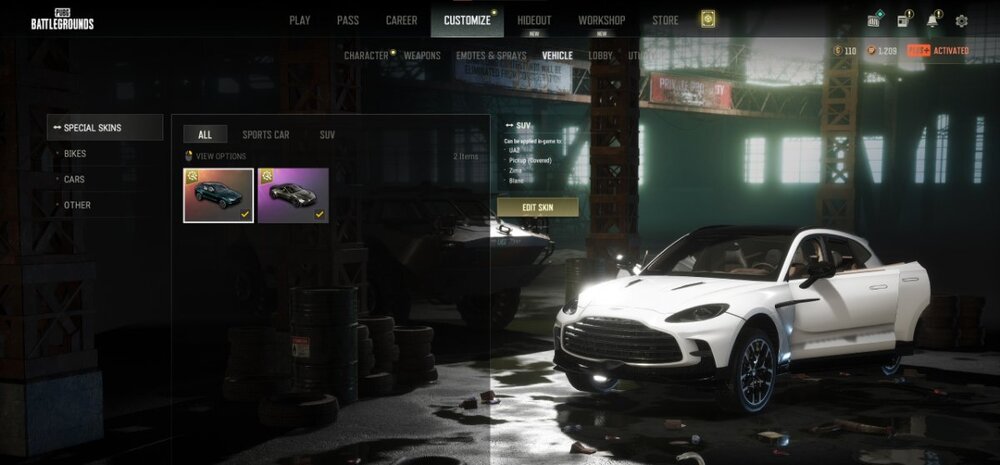
Task: Select the Bikes category
Action: [x=75, y=154]
